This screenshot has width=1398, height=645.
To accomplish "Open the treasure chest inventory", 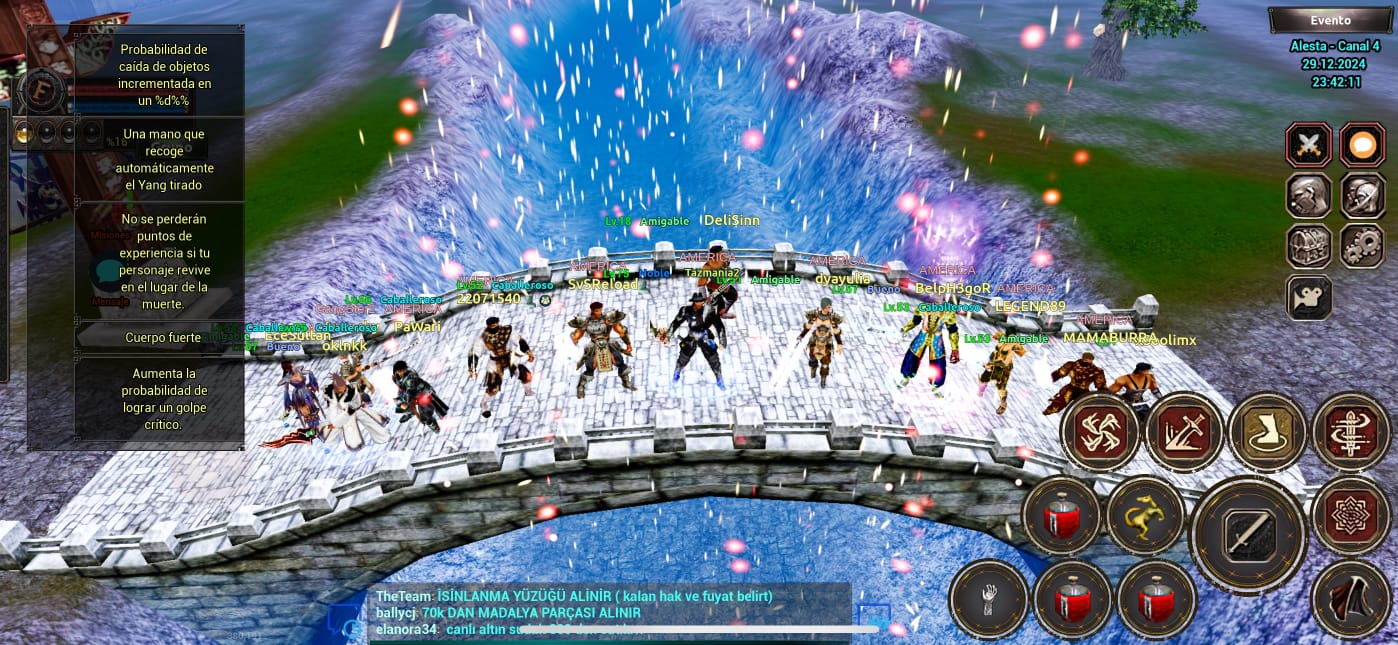I will click(x=1308, y=246).
